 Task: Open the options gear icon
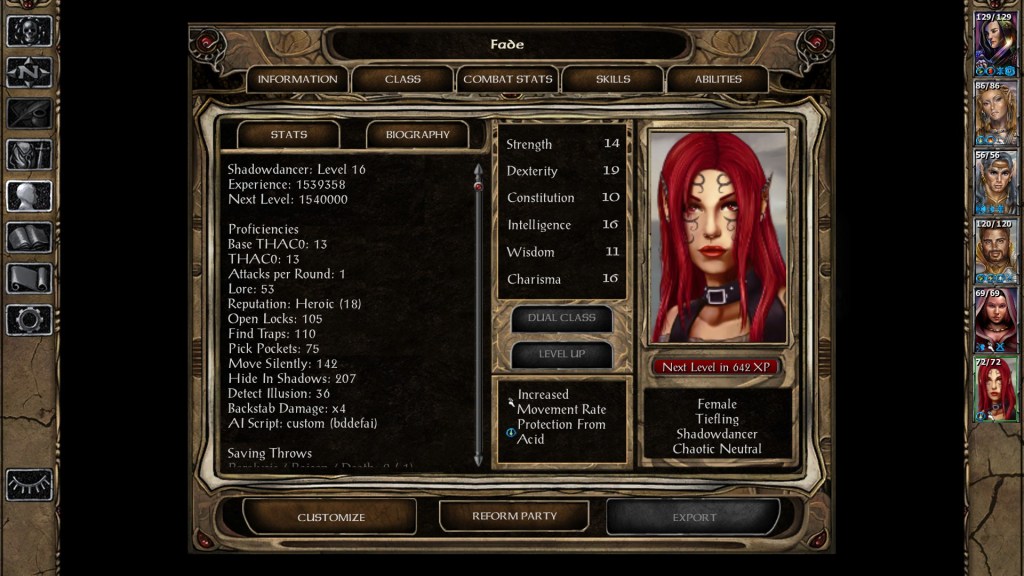[29, 320]
